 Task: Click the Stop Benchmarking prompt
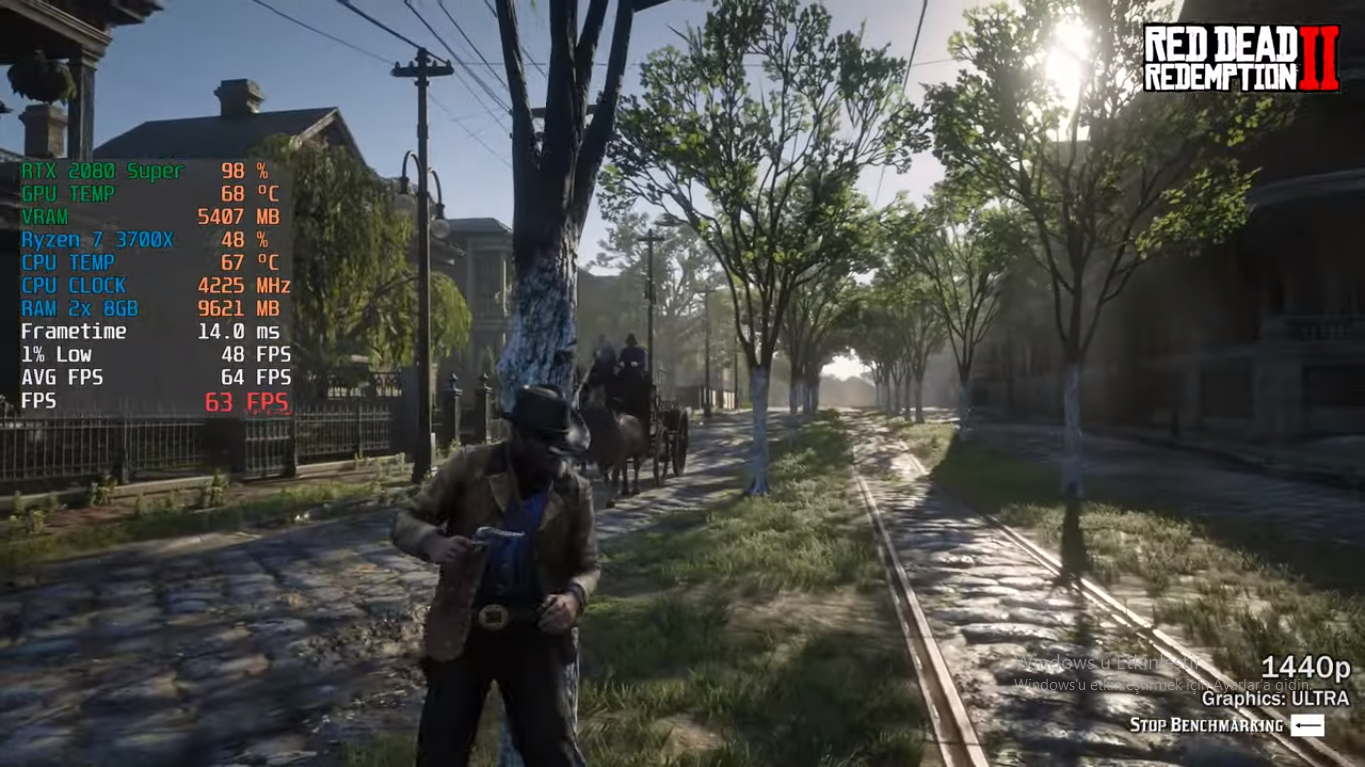point(1226,725)
